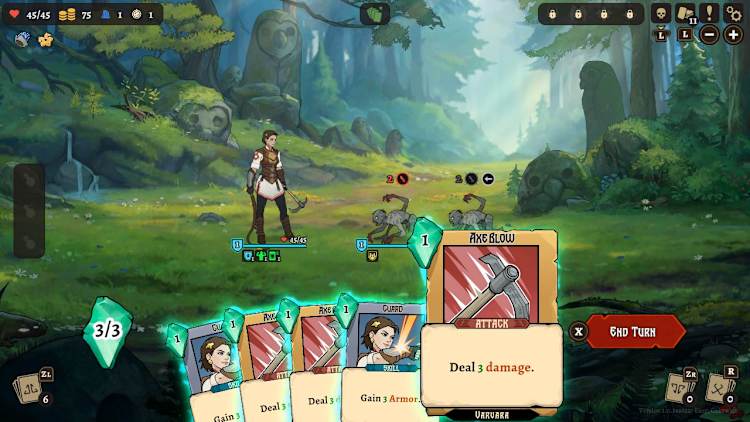The width and height of the screenshot is (750, 422).
Task: Click the exclamation mark icon
Action: [x=710, y=13]
